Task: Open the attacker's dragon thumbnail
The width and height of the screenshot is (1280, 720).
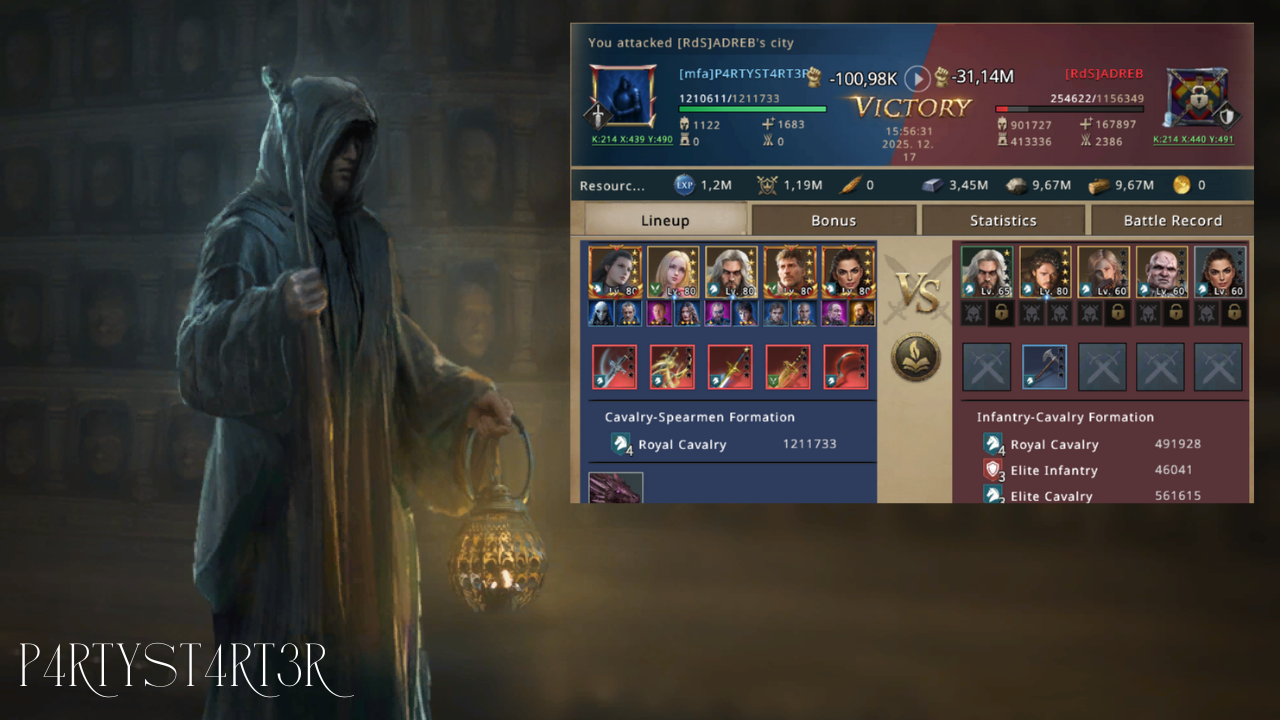Action: click(x=615, y=488)
